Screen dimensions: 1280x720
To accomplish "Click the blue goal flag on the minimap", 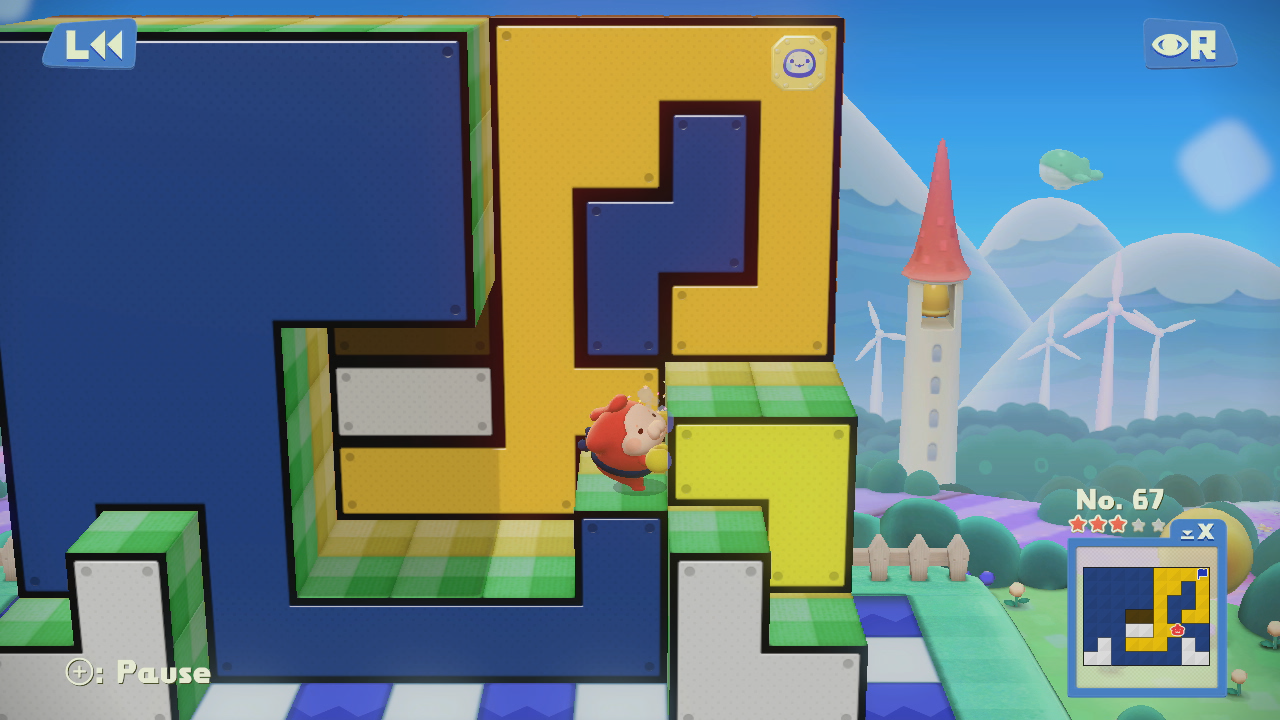I will pyautogui.click(x=1201, y=573).
